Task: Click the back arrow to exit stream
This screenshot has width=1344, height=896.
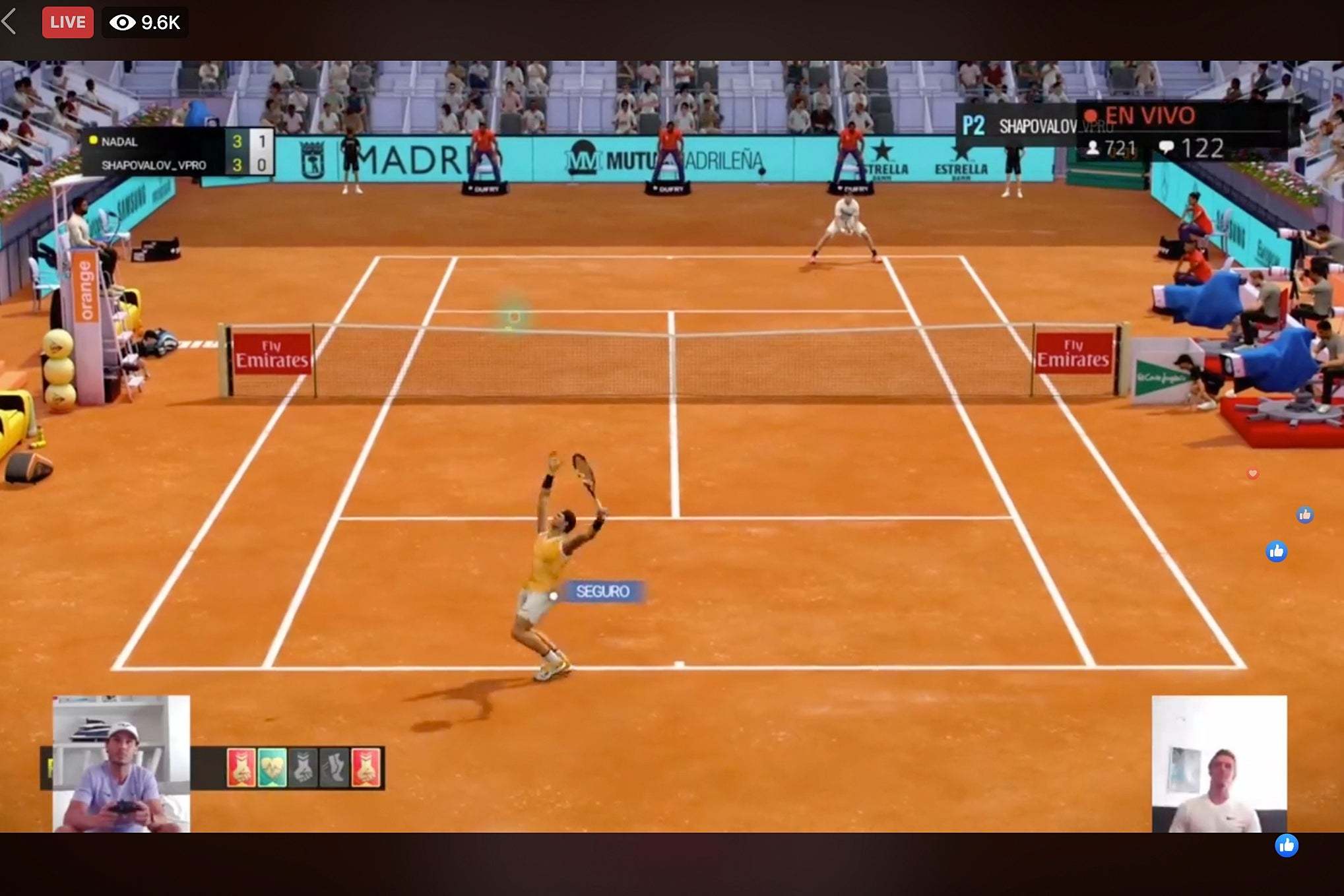Action: point(10,22)
